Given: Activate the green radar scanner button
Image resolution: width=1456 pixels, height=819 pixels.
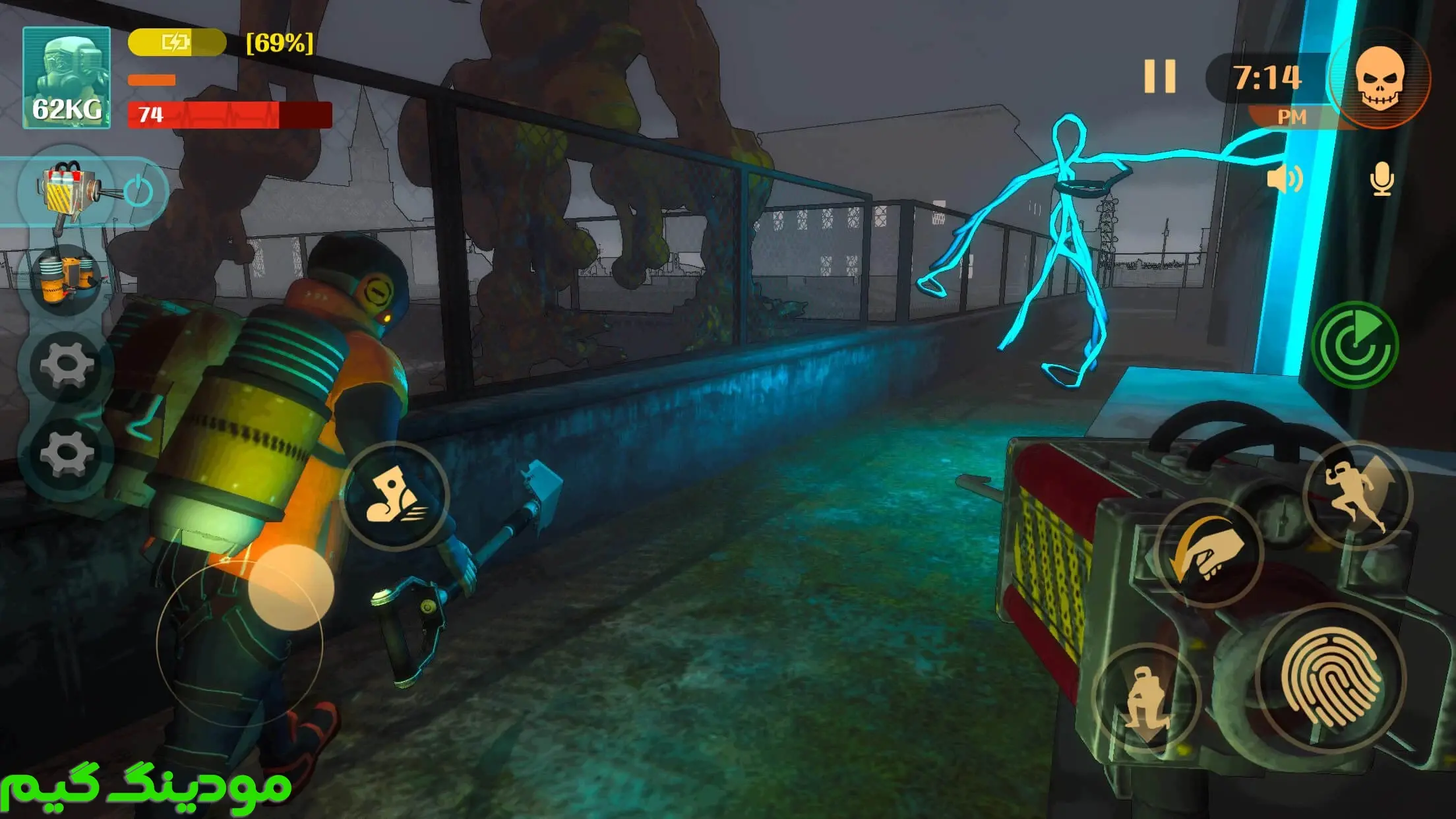Looking at the screenshot, I should click(1355, 345).
